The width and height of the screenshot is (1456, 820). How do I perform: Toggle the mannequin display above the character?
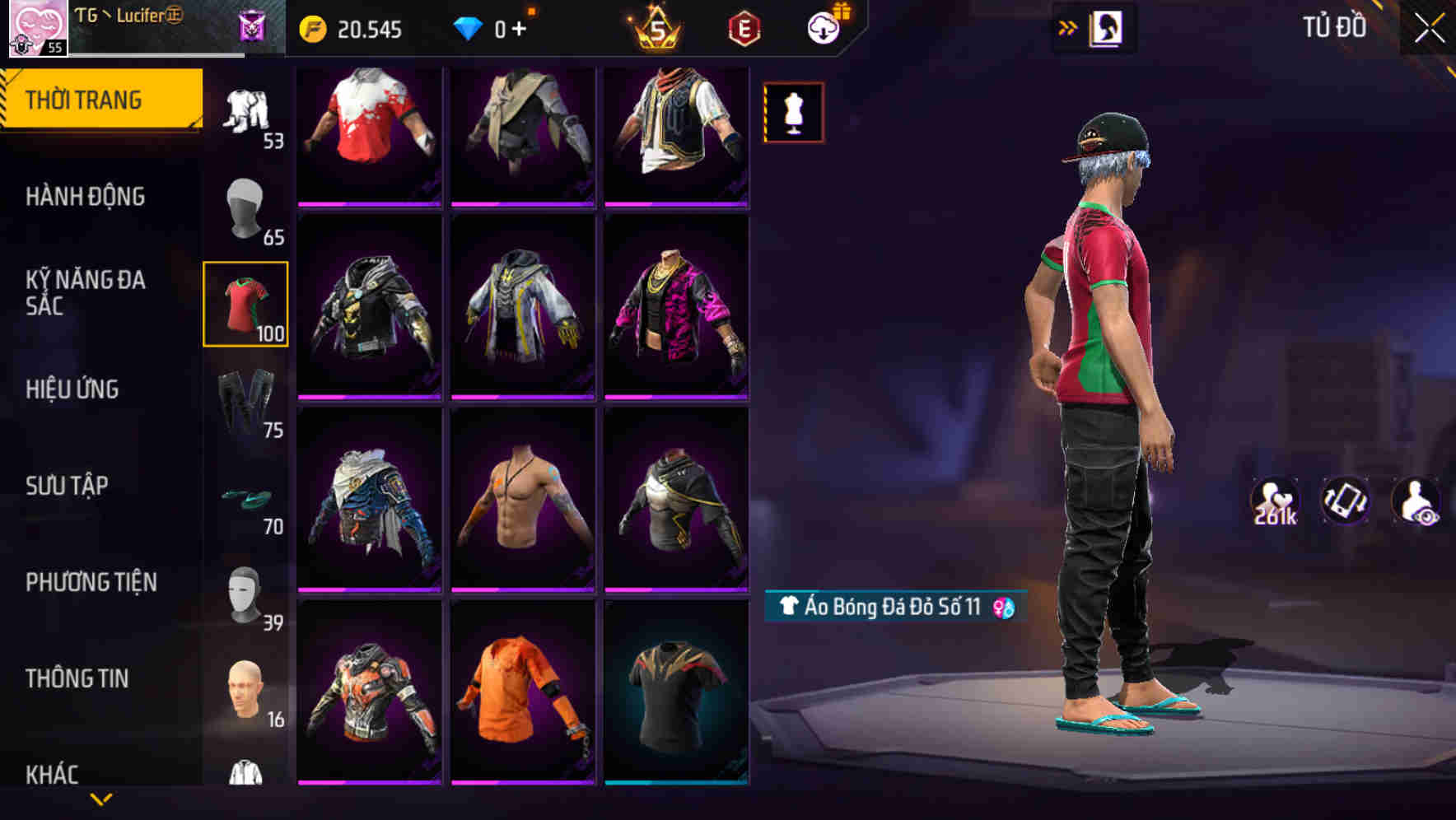[793, 112]
